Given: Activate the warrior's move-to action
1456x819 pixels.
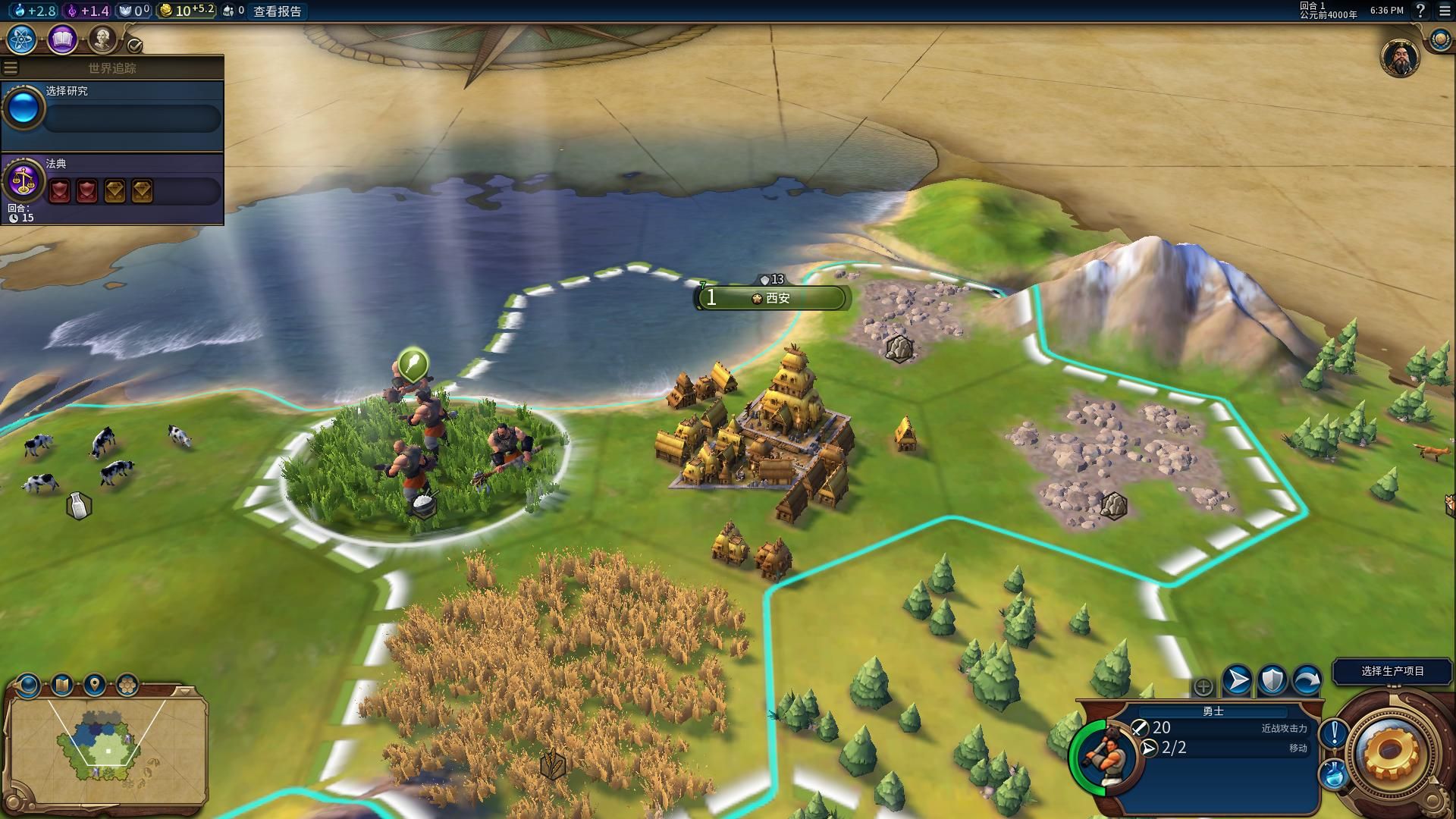Looking at the screenshot, I should 1238,680.
